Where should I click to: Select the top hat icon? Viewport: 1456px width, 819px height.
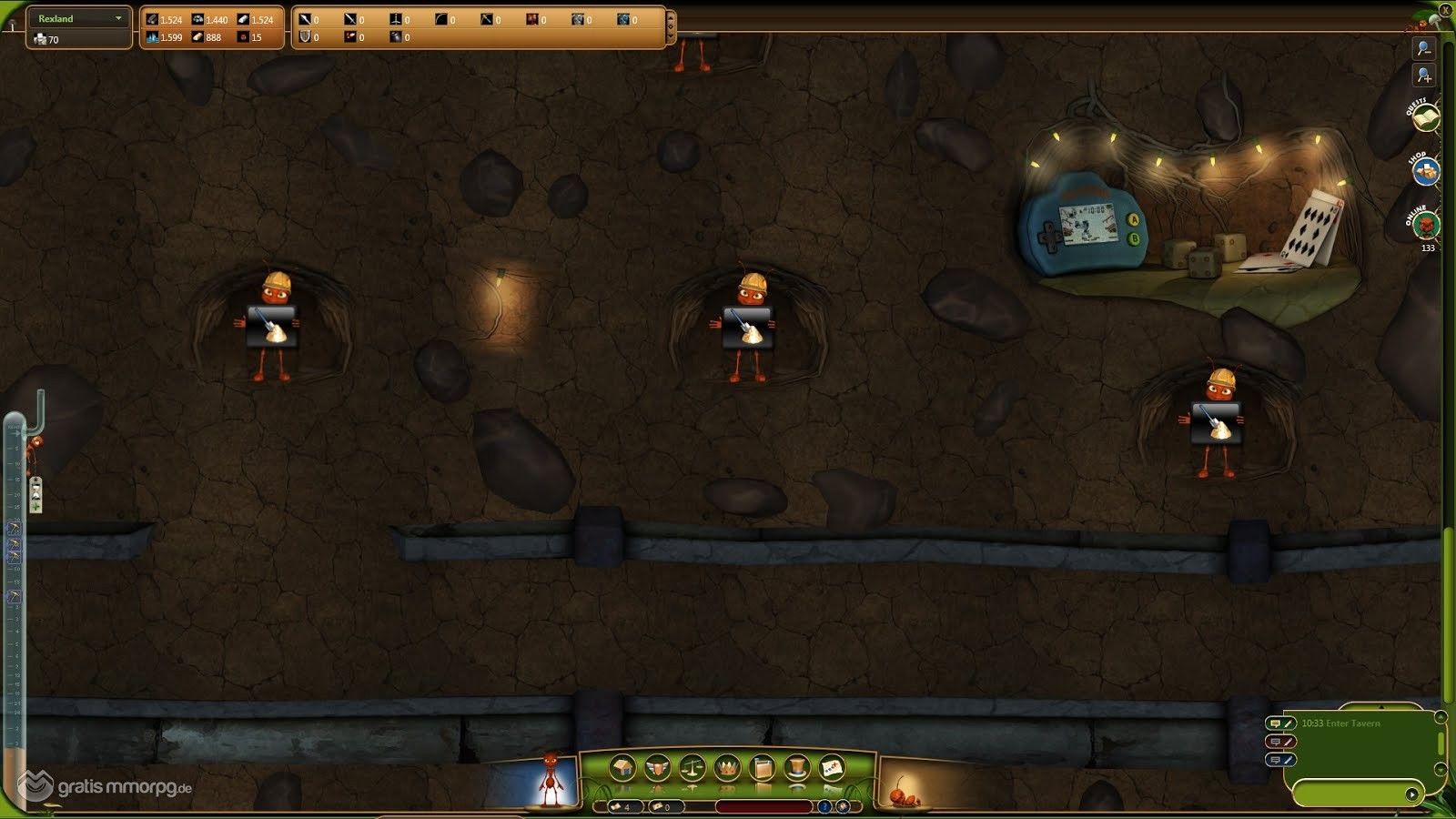tap(796, 768)
